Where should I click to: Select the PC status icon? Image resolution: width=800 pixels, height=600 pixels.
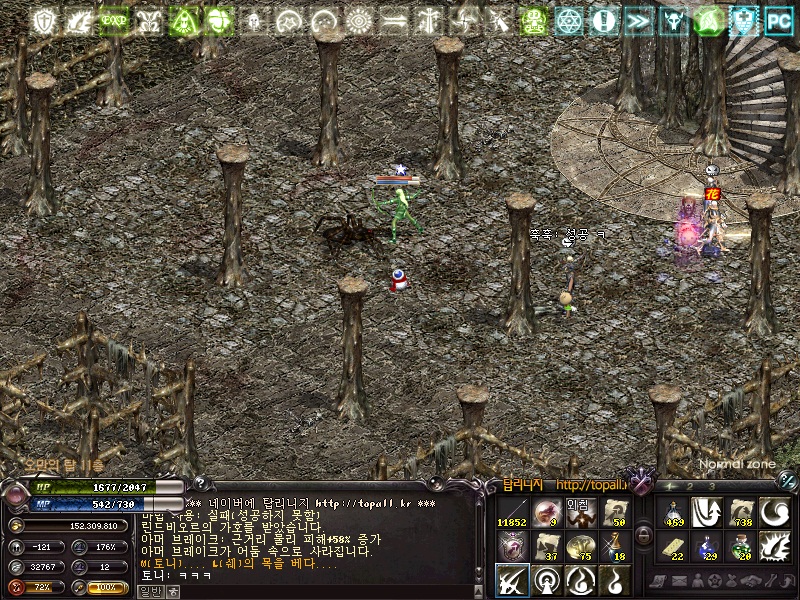pos(778,20)
